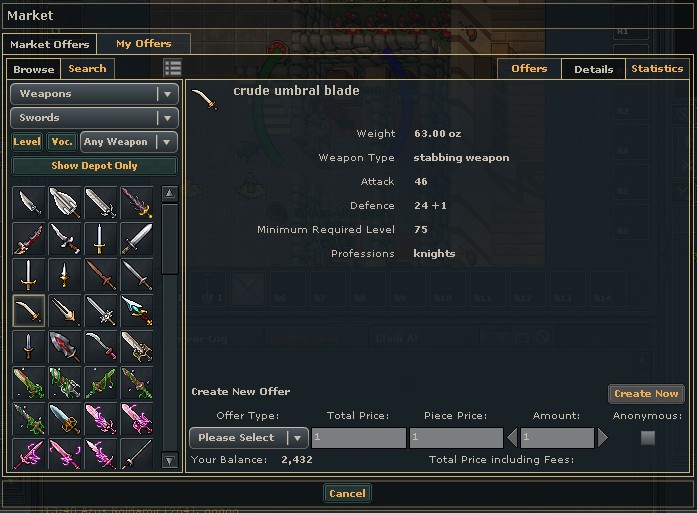
Task: Toggle the Level filter button
Action: pos(27,142)
